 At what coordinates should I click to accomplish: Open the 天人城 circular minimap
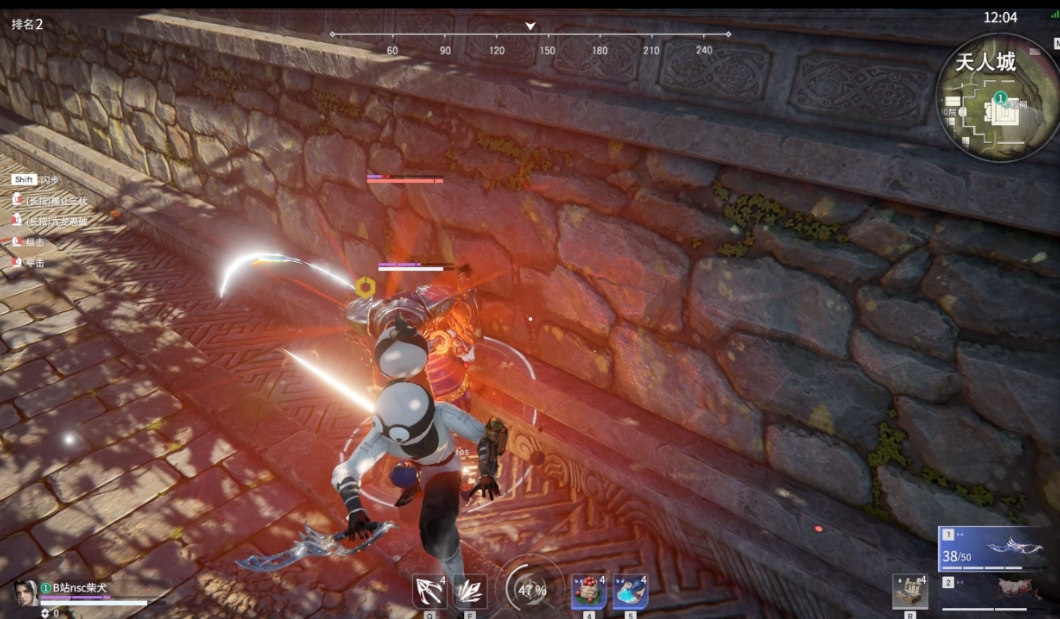(997, 97)
